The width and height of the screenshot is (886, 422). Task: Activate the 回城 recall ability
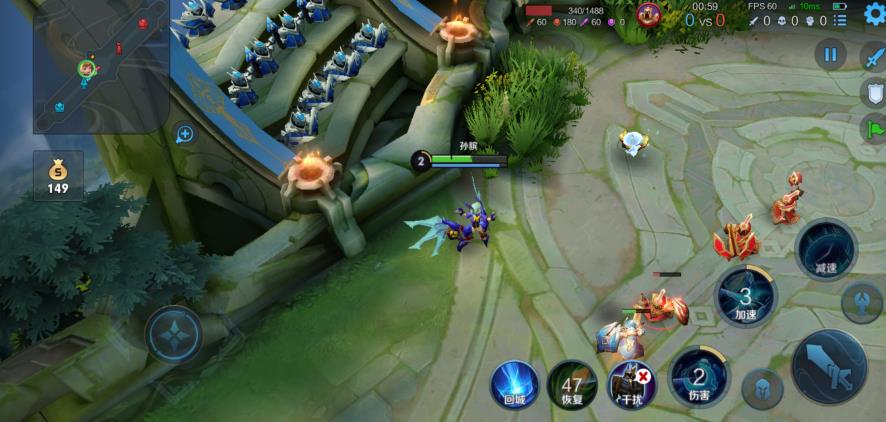[x=515, y=385]
